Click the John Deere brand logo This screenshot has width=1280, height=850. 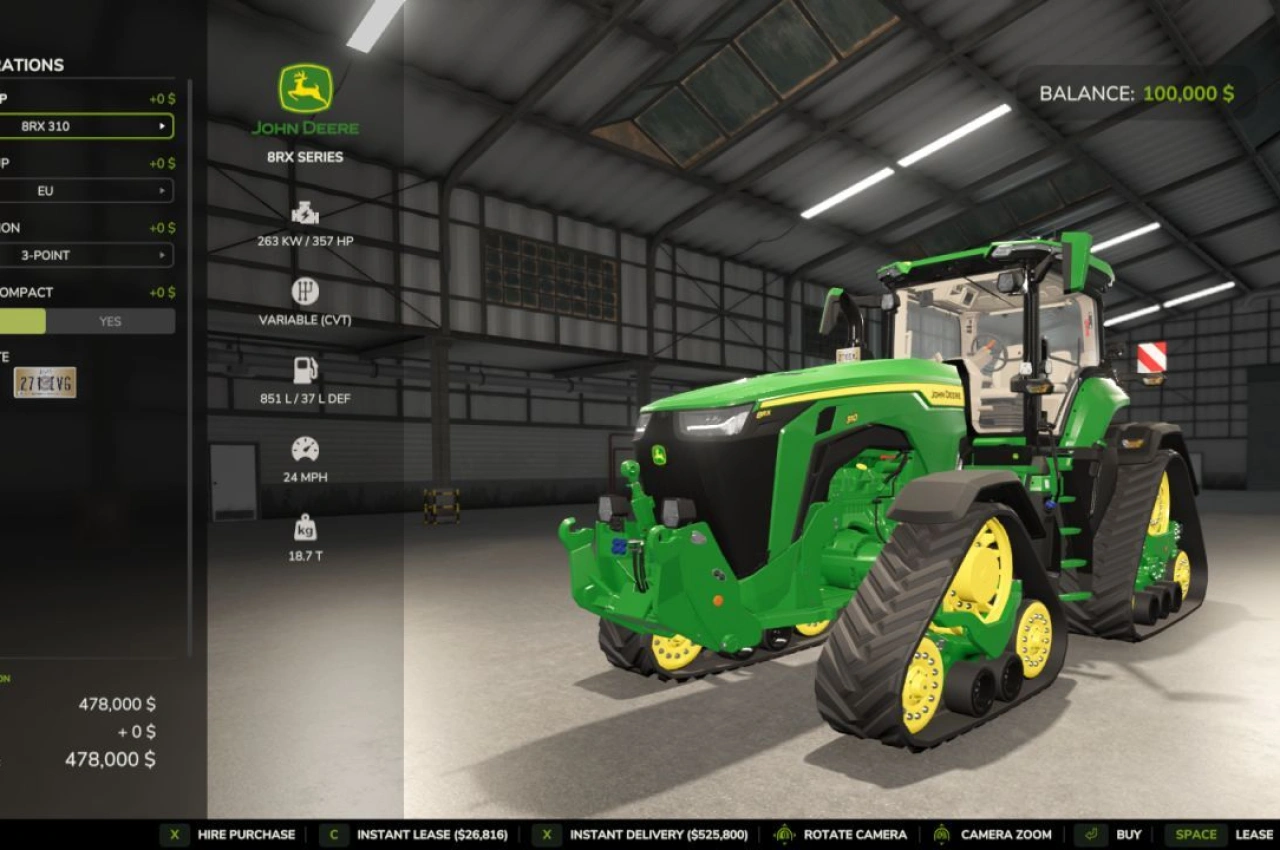[x=306, y=98]
